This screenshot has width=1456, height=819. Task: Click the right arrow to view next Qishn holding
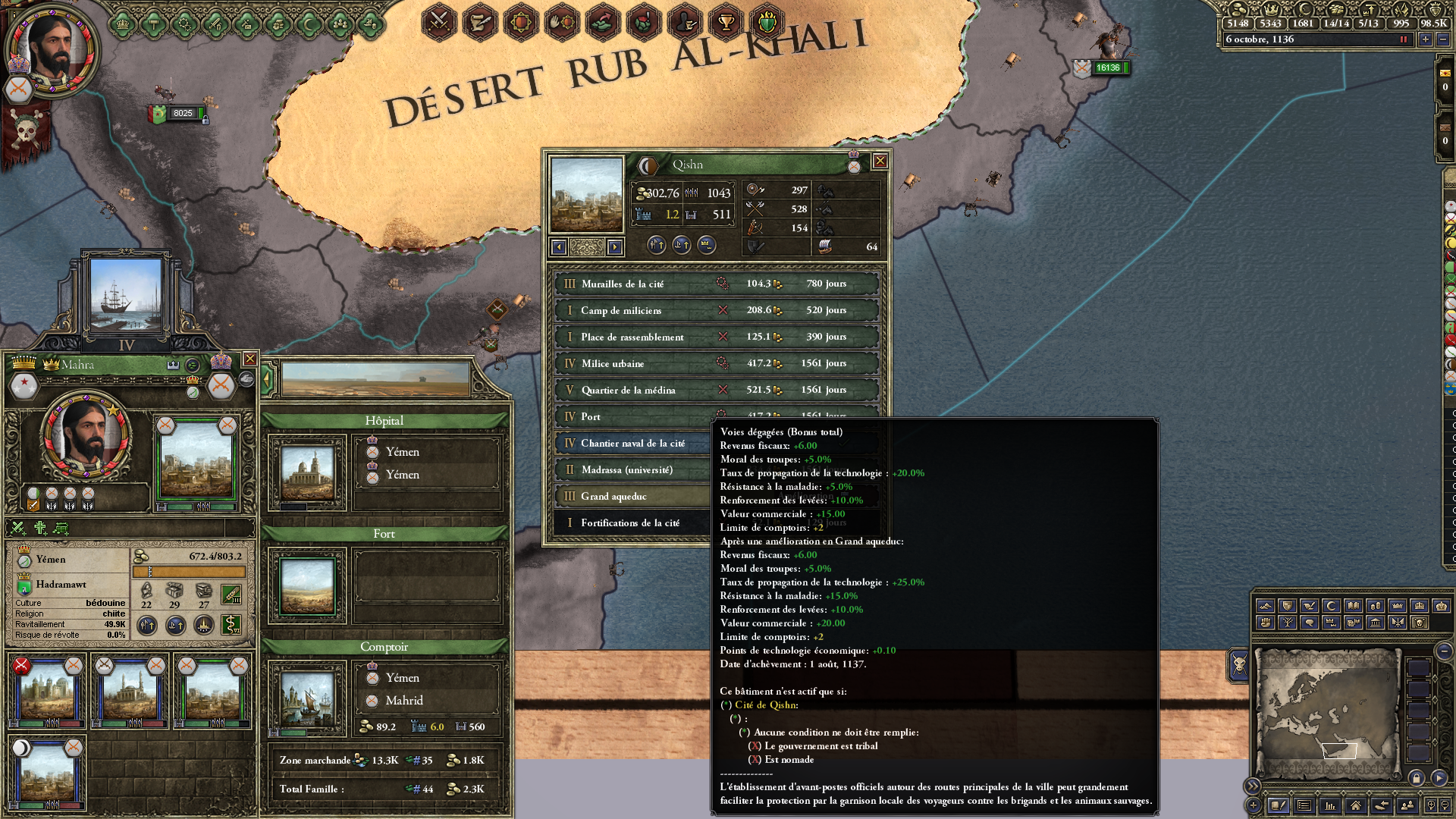tap(614, 246)
